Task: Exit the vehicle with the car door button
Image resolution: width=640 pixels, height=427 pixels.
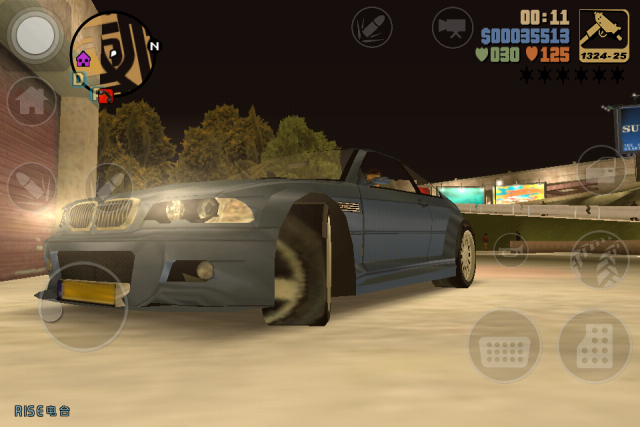Action: (x=601, y=169)
